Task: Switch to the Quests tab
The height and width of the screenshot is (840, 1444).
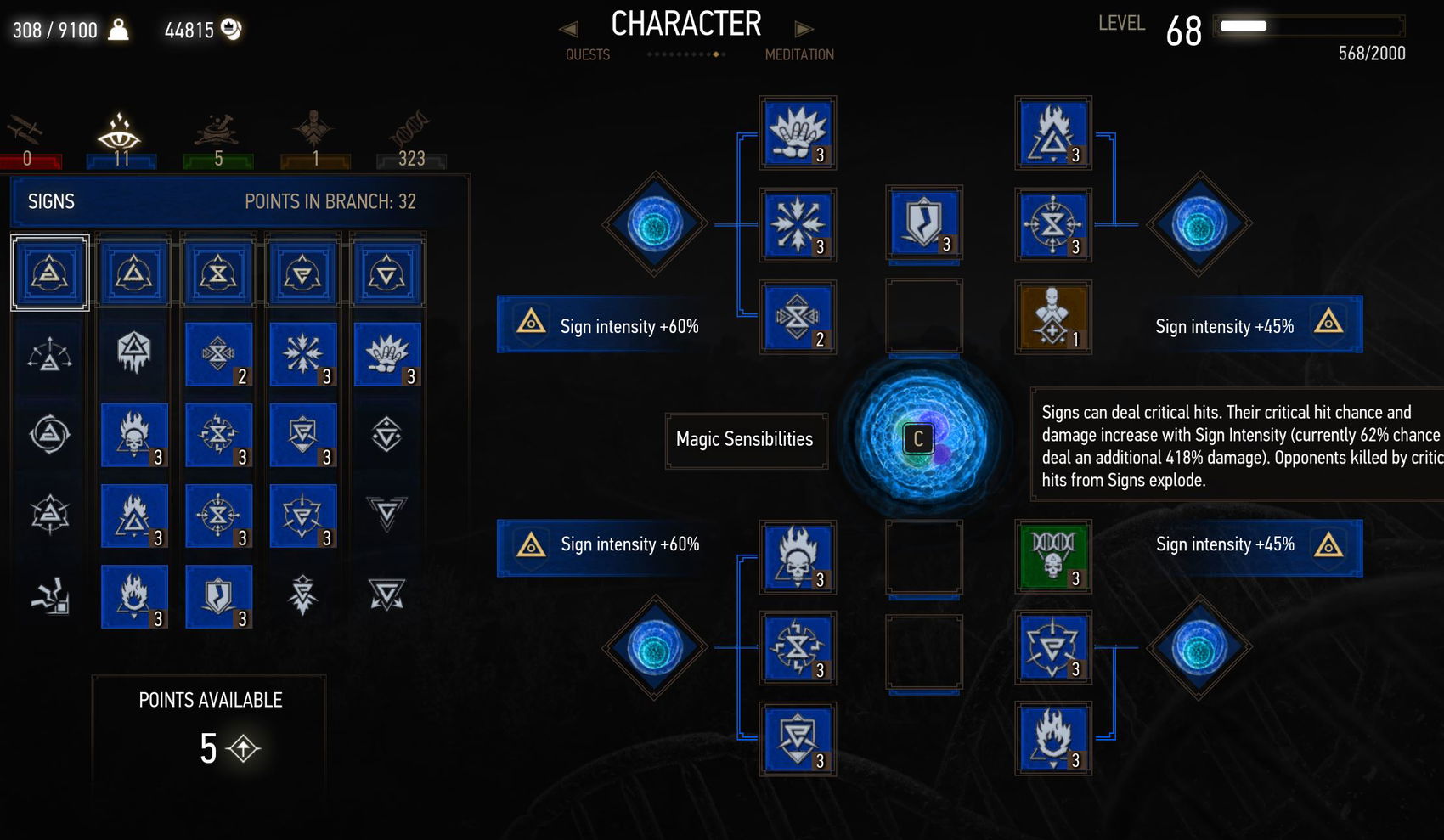Action: (587, 54)
